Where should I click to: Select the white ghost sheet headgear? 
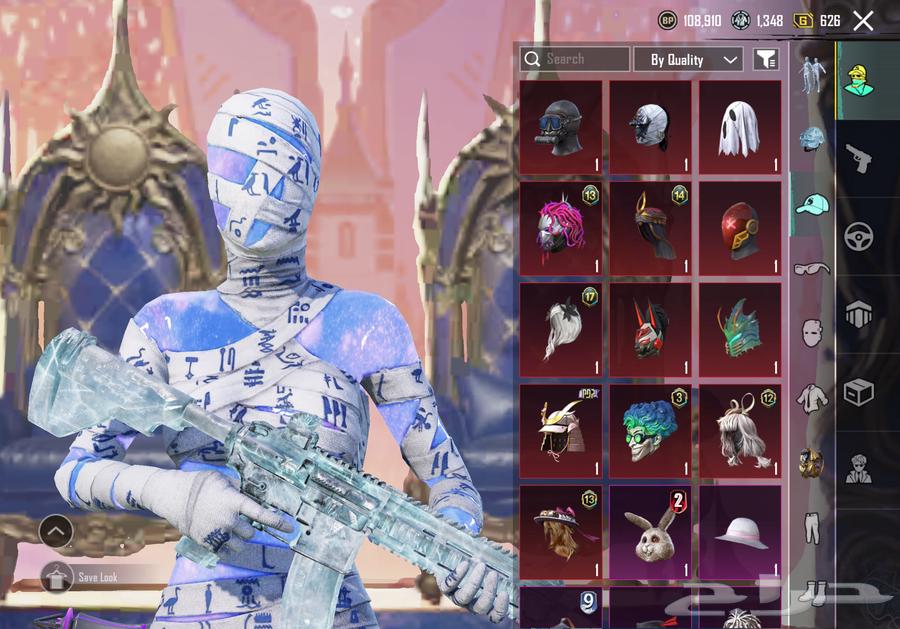pos(739,128)
